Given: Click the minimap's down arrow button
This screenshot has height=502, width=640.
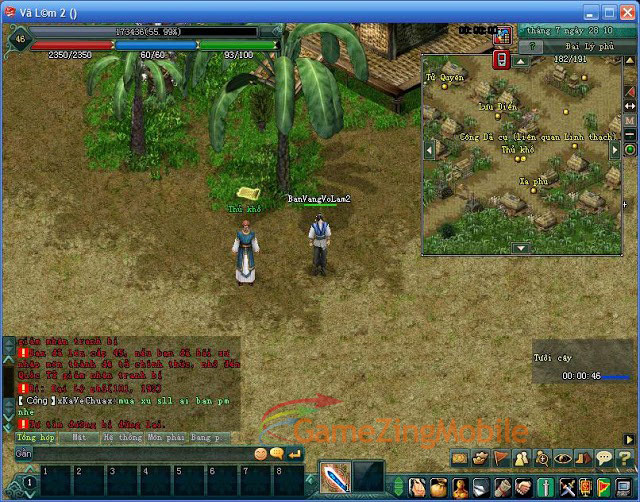Looking at the screenshot, I should click(521, 247).
